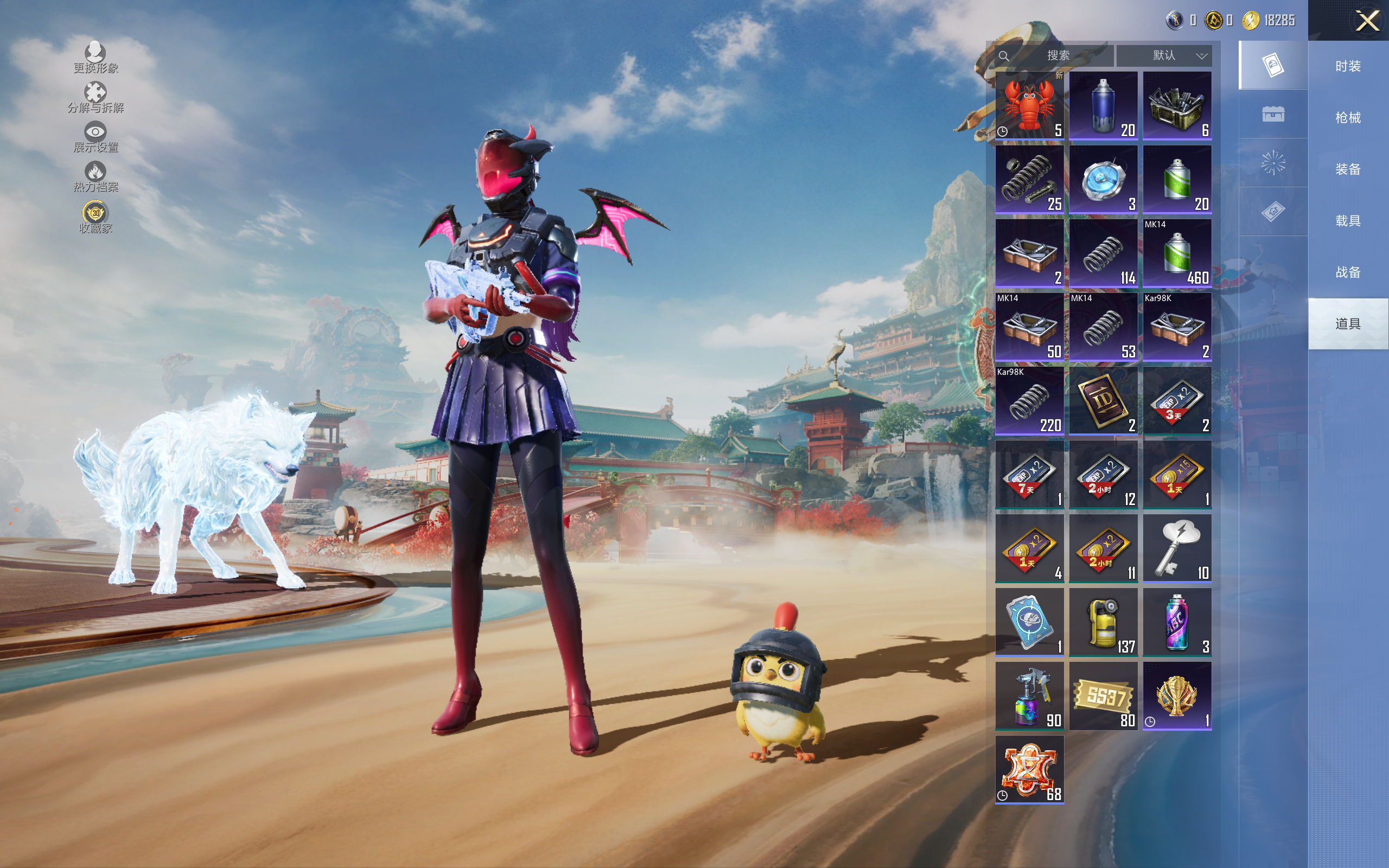Select the 7-day EXP x2 card

click(x=1029, y=475)
